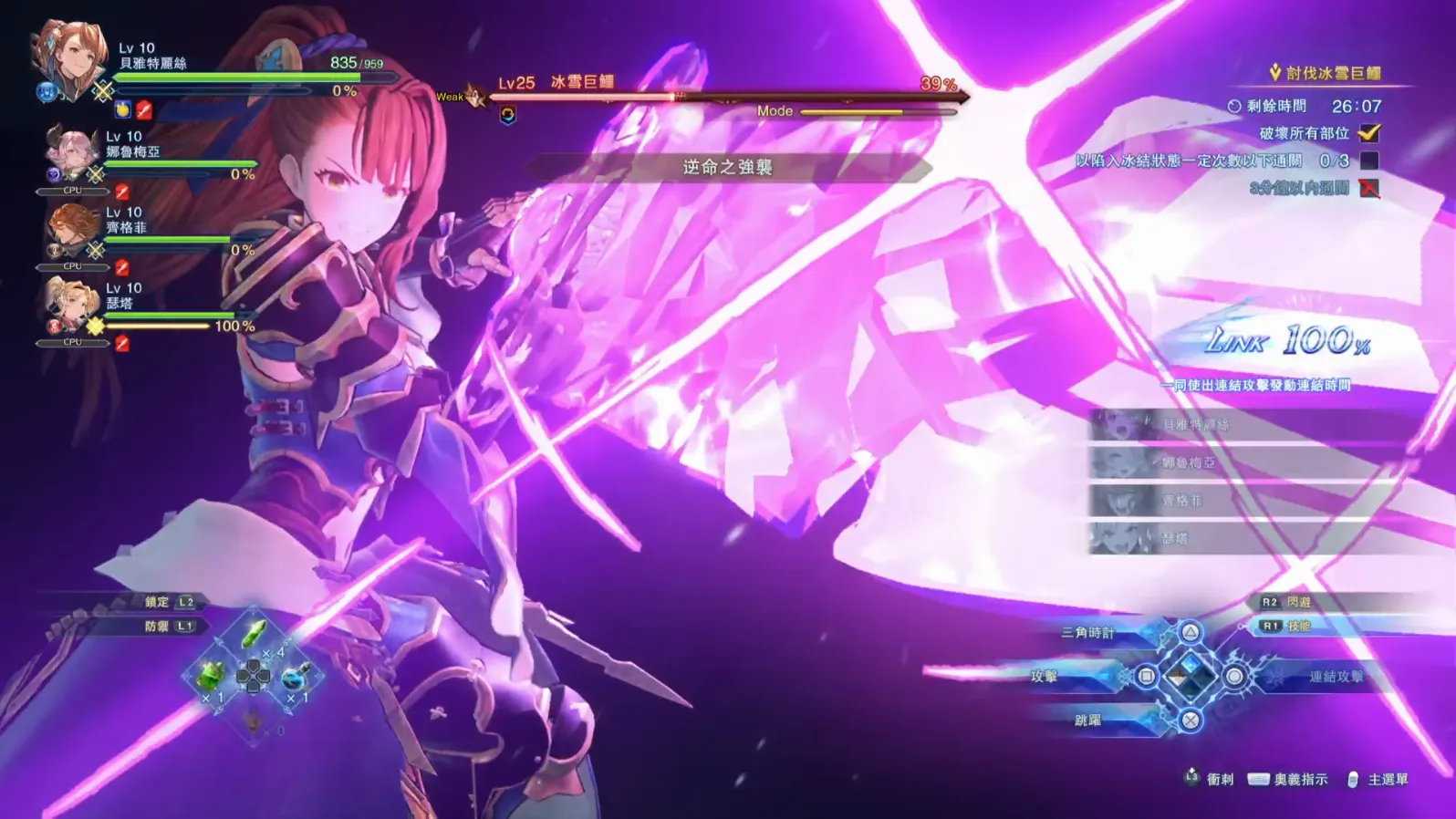Toggle the 鎖定 lock-on label

pyautogui.click(x=157, y=602)
